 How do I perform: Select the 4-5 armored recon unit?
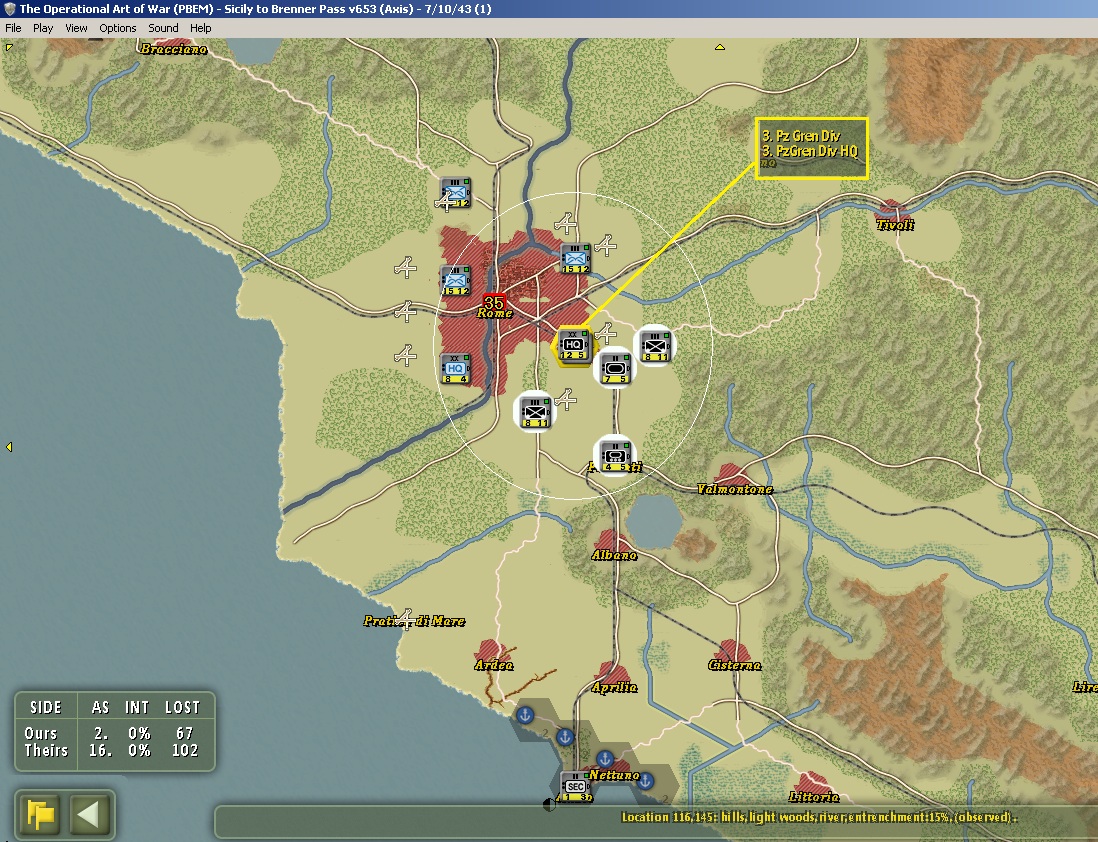click(x=615, y=456)
